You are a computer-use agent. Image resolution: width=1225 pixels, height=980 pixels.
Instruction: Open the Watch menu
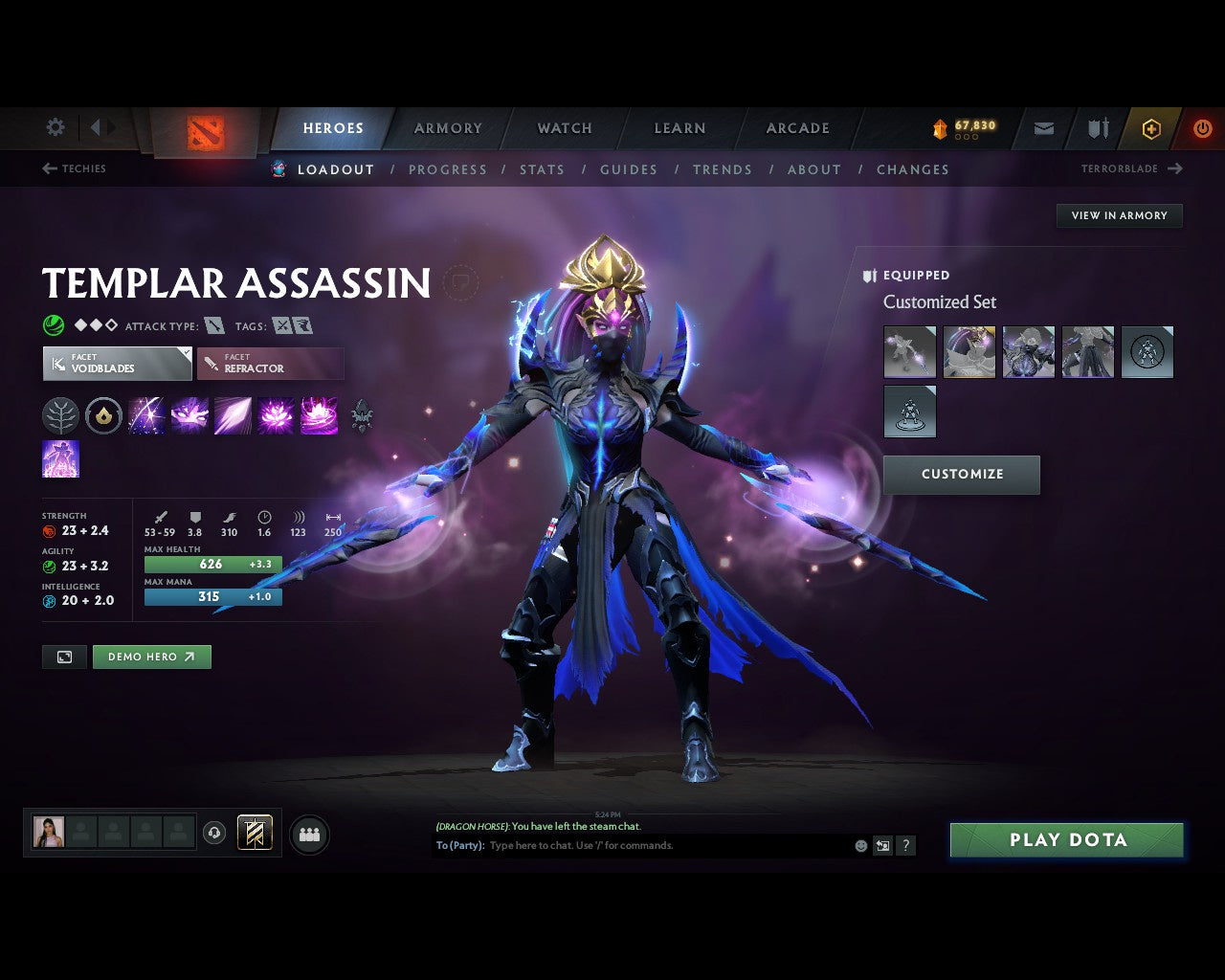[564, 128]
